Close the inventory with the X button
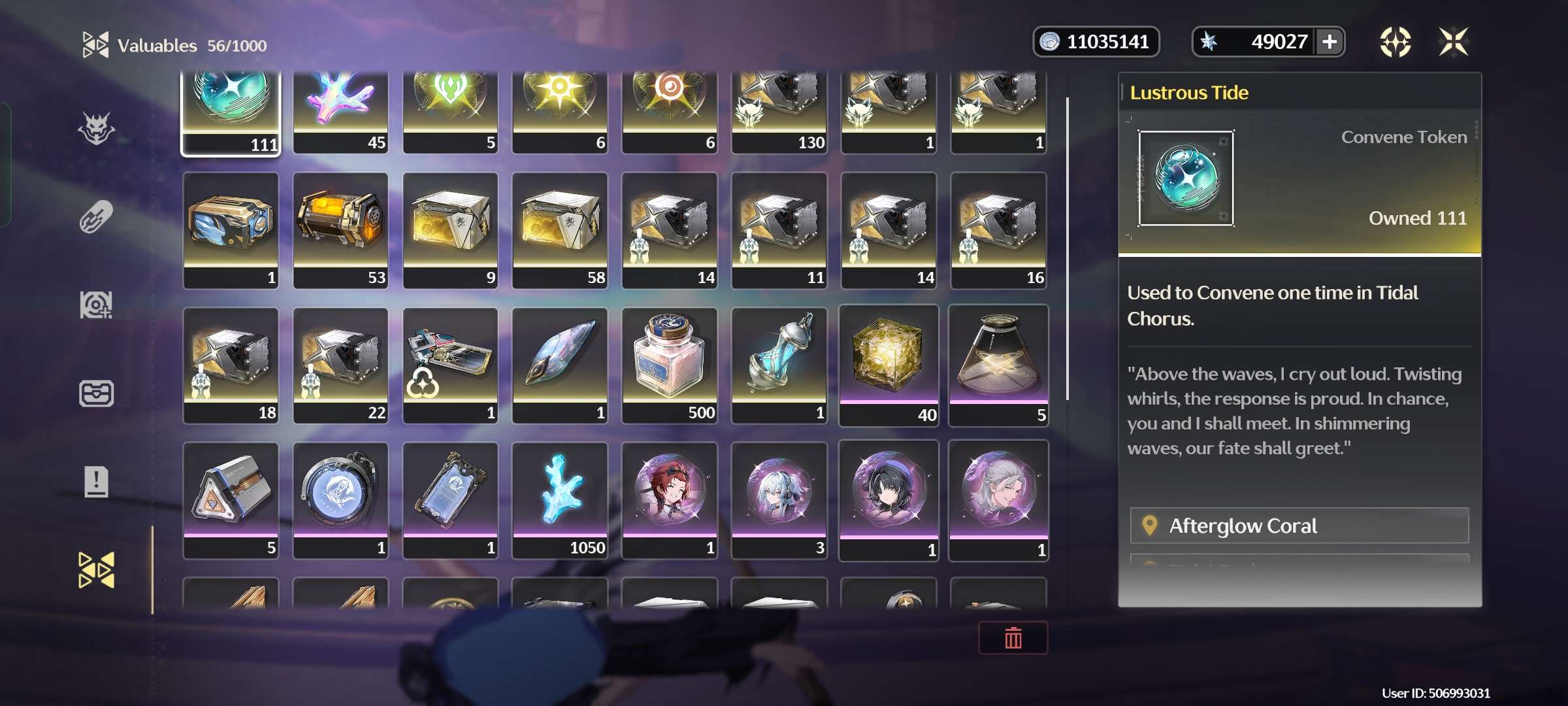 (x=1453, y=42)
